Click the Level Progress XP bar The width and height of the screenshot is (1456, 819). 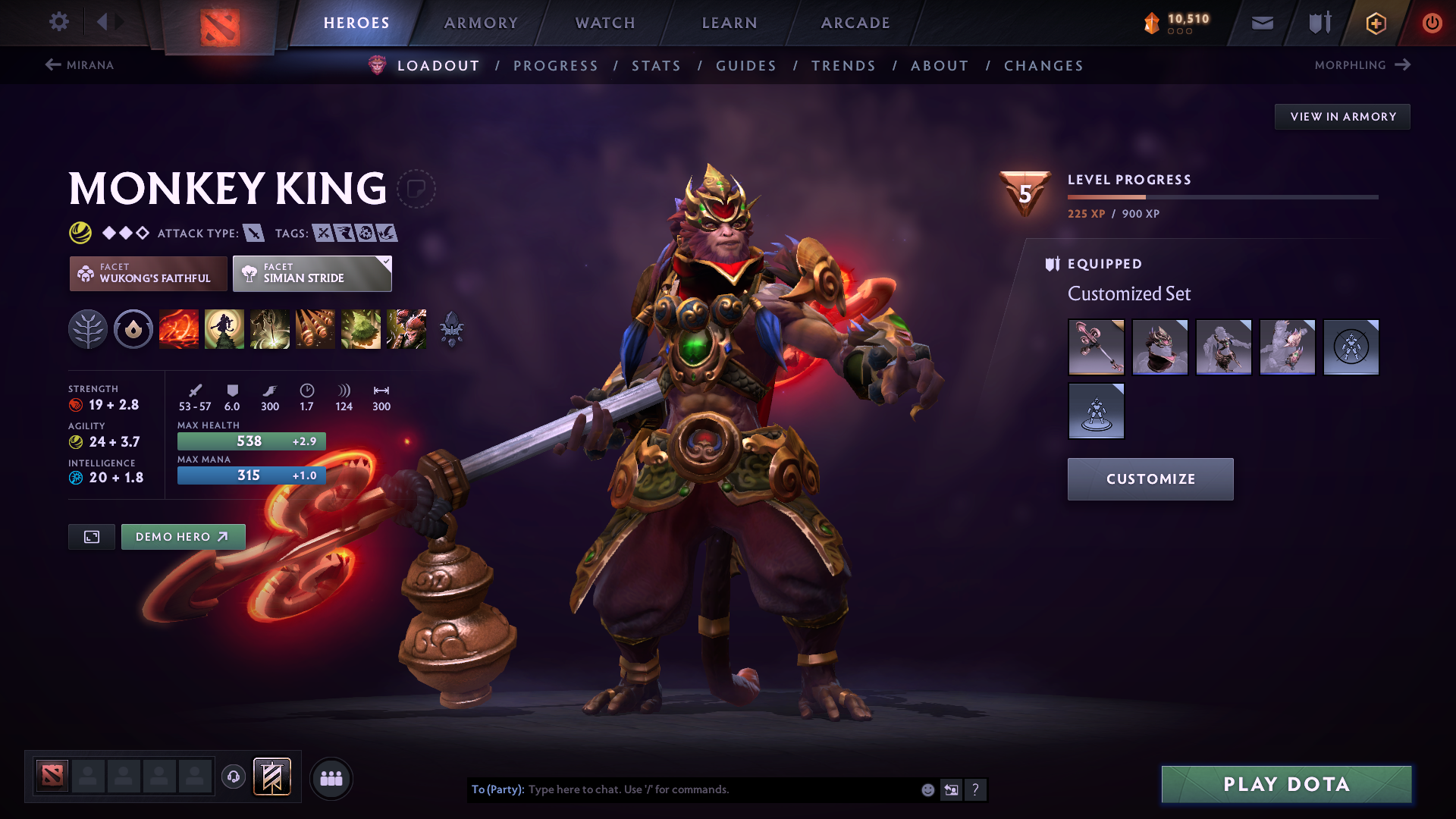click(1221, 196)
